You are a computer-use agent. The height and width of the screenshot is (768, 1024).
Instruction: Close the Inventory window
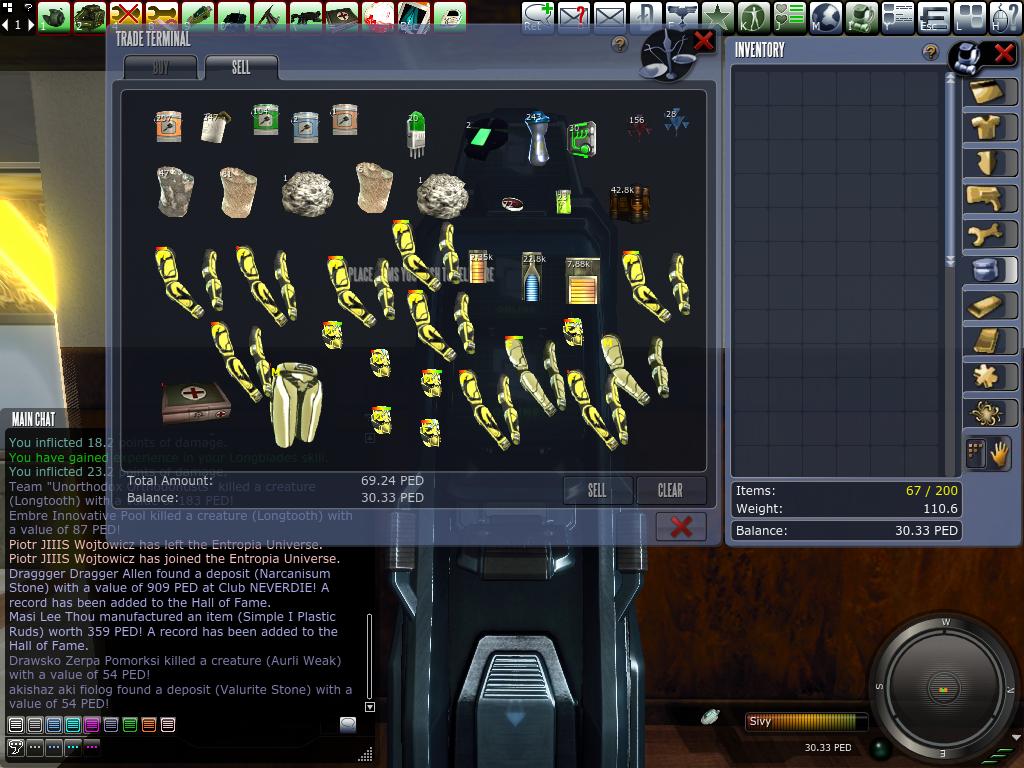pos(1004,53)
